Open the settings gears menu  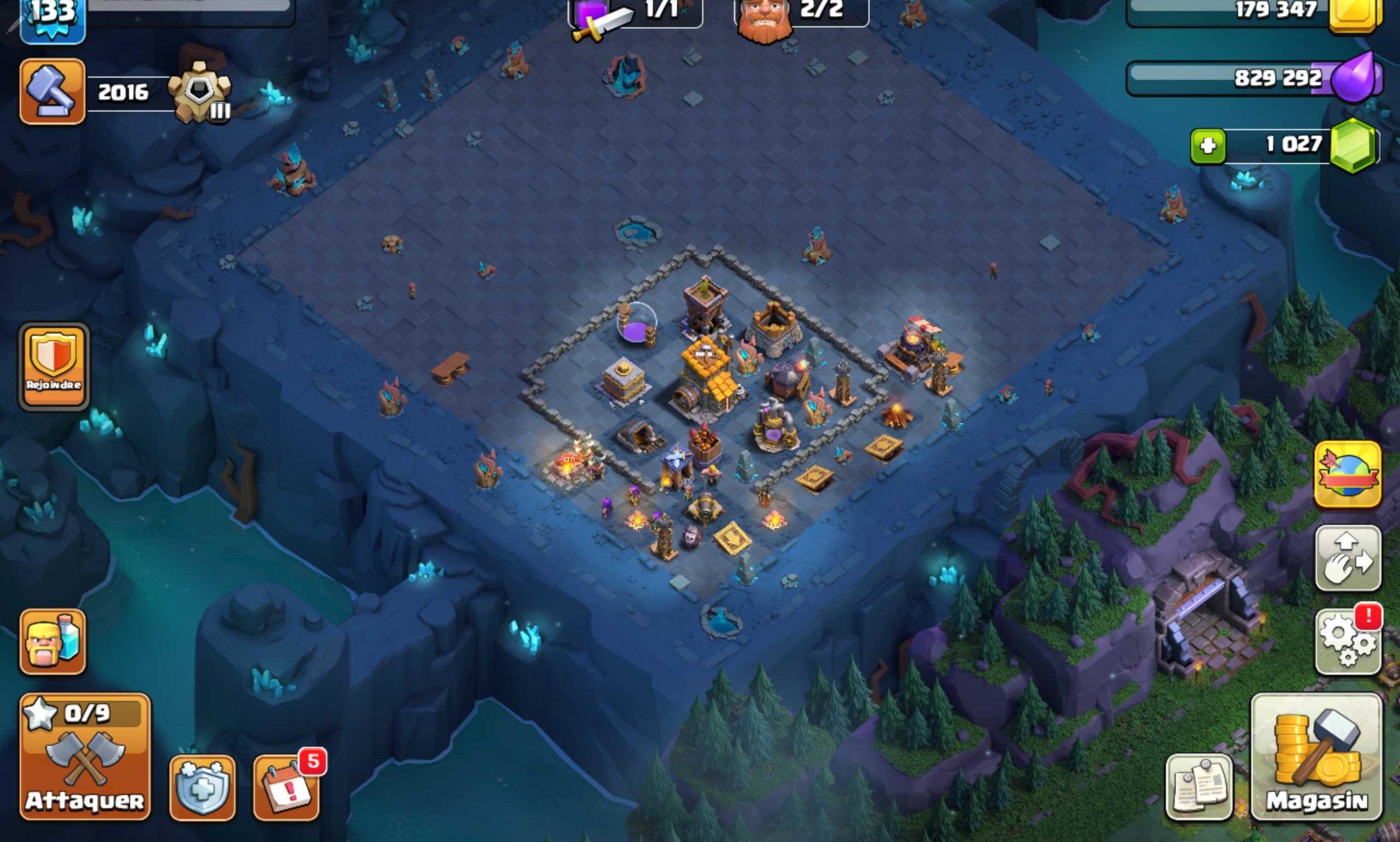(1348, 642)
